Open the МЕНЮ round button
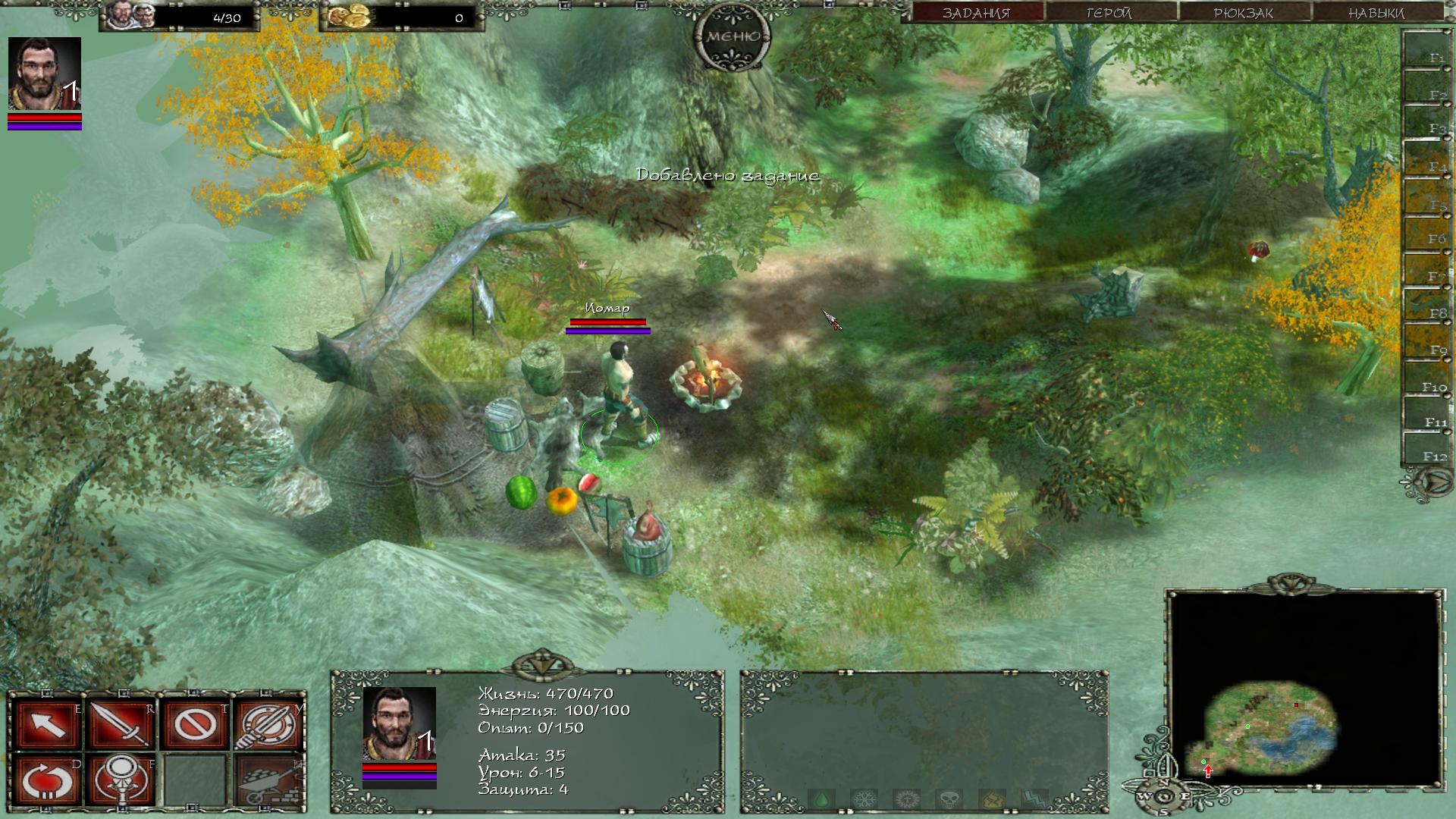Viewport: 1456px width, 819px height. 732,36
